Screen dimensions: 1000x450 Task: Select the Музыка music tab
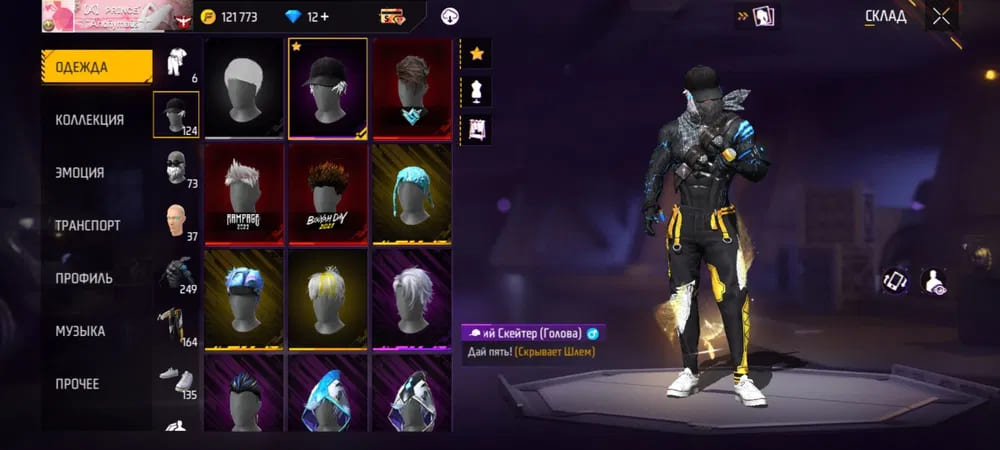coord(80,331)
